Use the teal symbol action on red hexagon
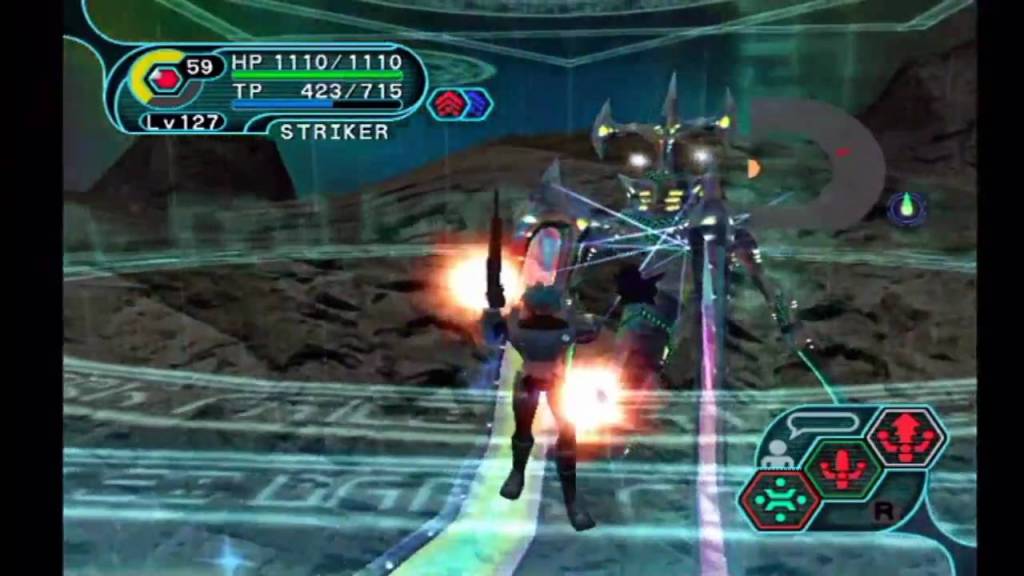Viewport: 1024px width, 576px height. 780,500
